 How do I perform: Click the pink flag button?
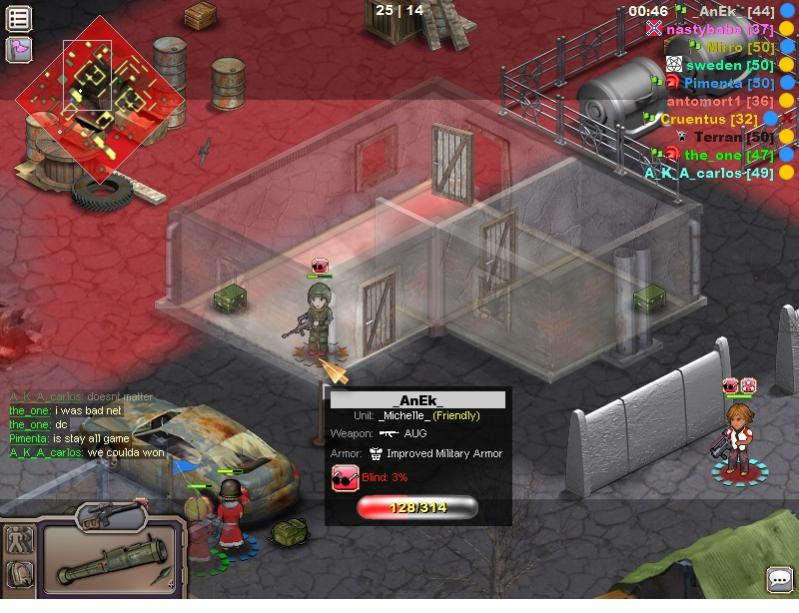click(19, 49)
